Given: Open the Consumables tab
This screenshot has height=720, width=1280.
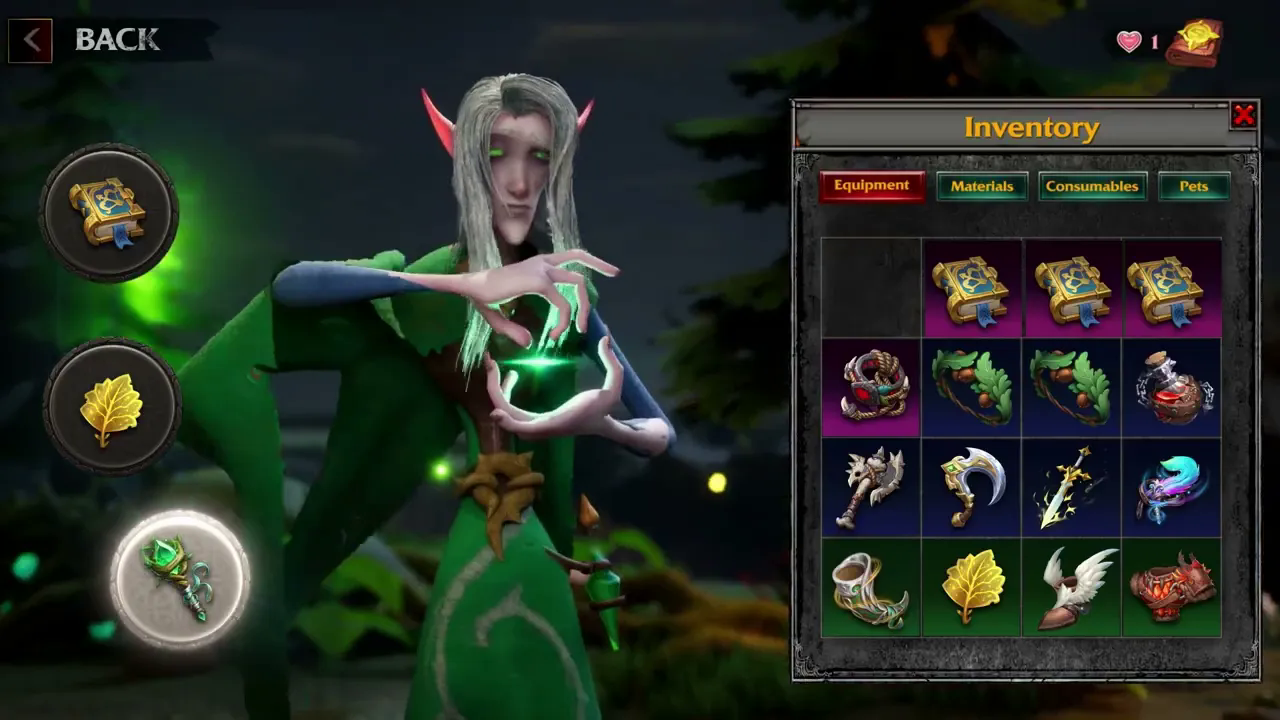Looking at the screenshot, I should 1092,186.
